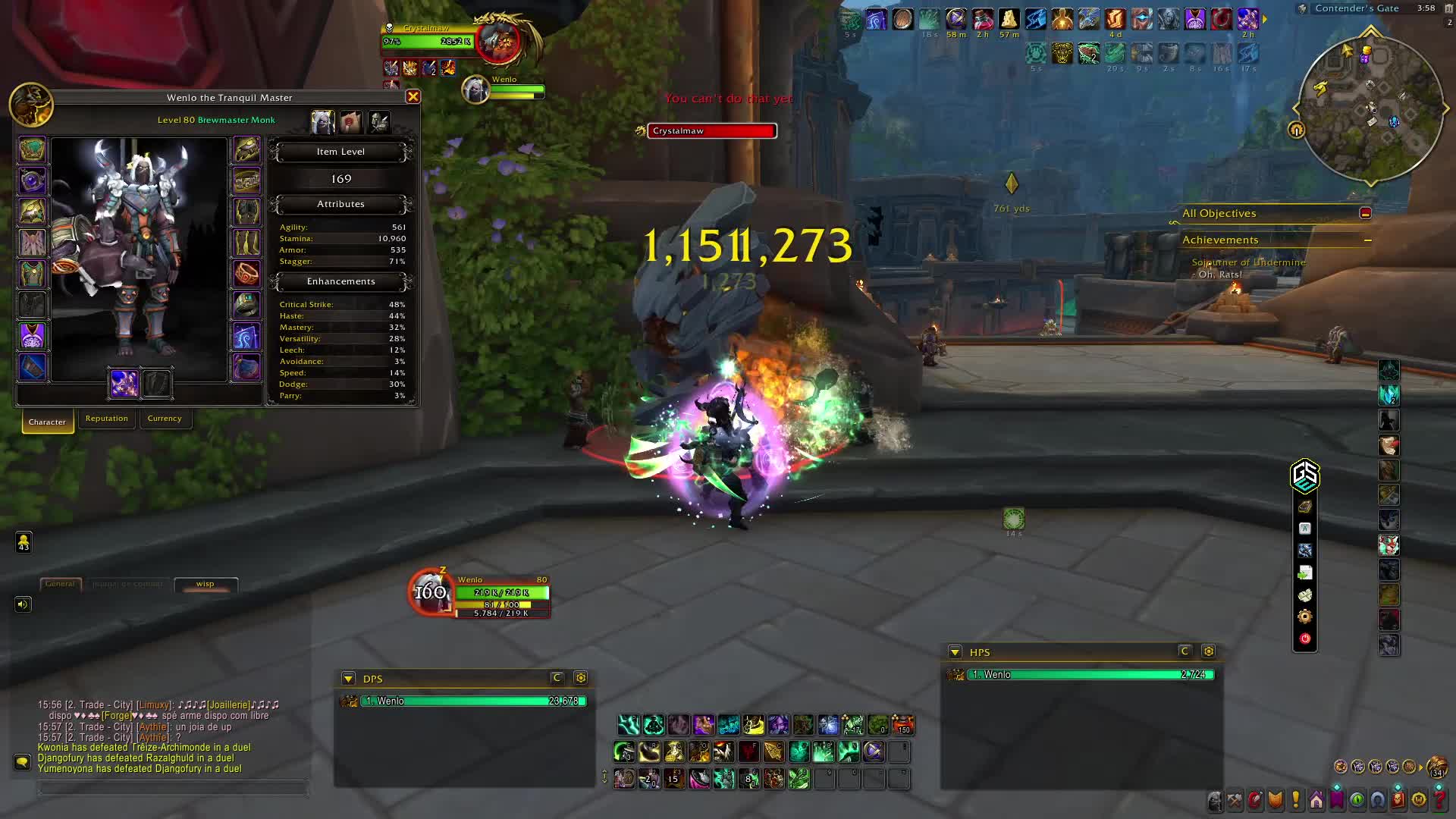Show the titles pane with scroll icon
The height and width of the screenshot is (819, 1456).
tap(351, 121)
